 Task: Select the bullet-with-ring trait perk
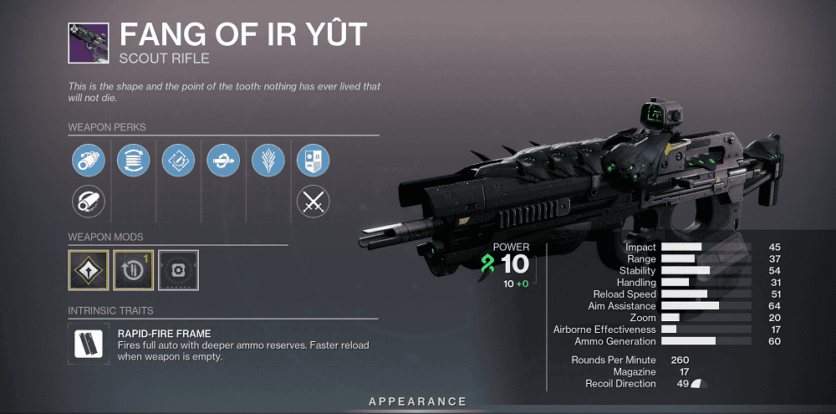(223, 160)
